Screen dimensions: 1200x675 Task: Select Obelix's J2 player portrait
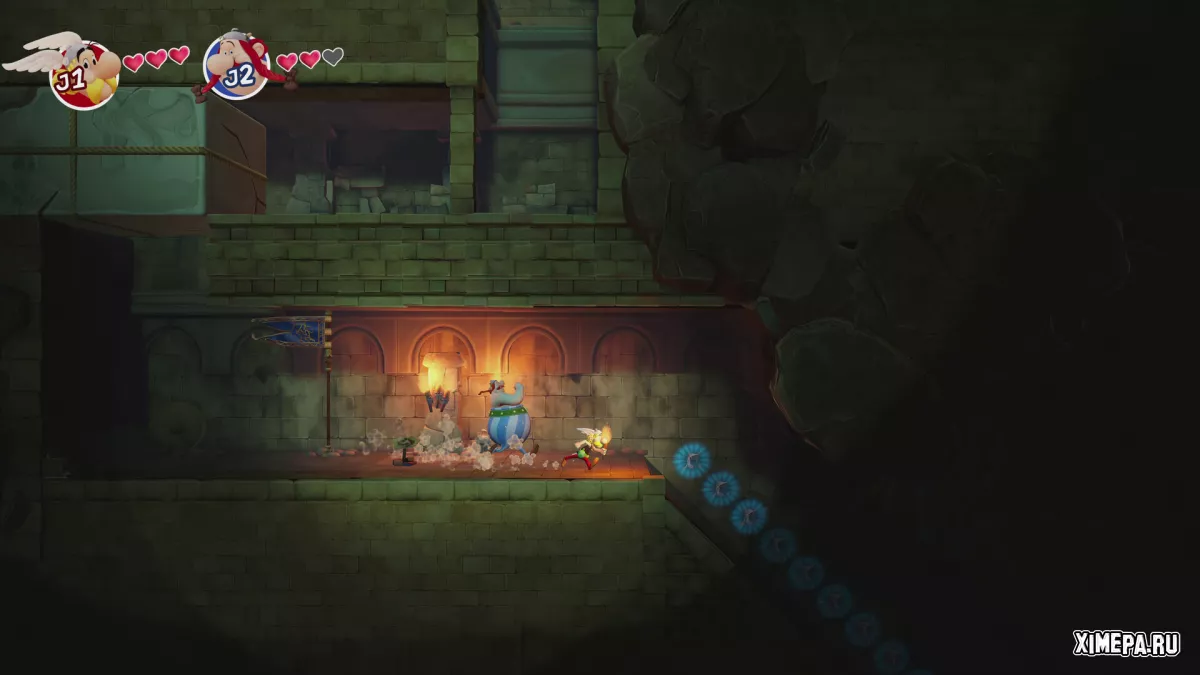pos(237,66)
